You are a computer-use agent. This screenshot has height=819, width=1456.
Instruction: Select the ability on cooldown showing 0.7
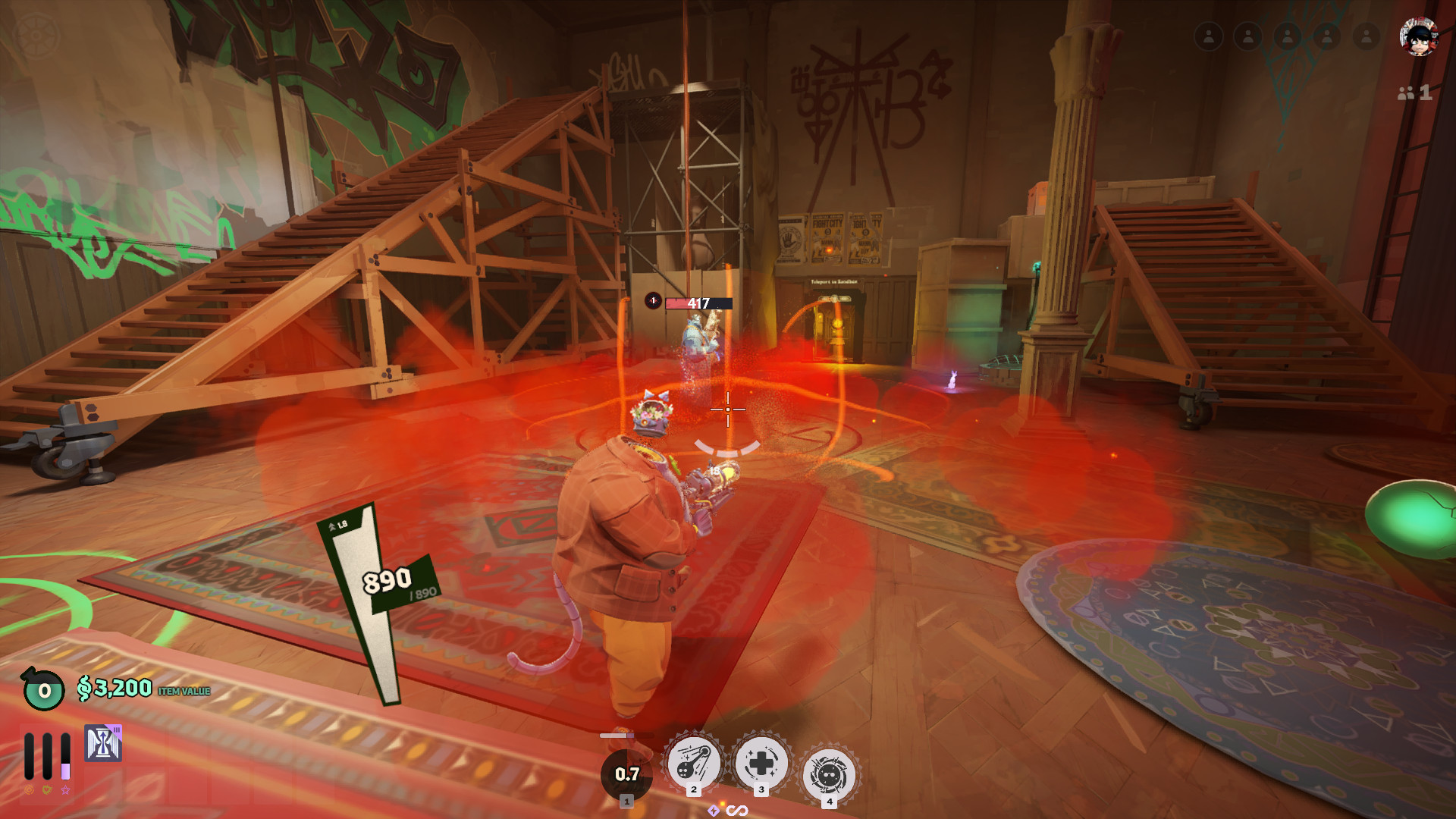[626, 774]
